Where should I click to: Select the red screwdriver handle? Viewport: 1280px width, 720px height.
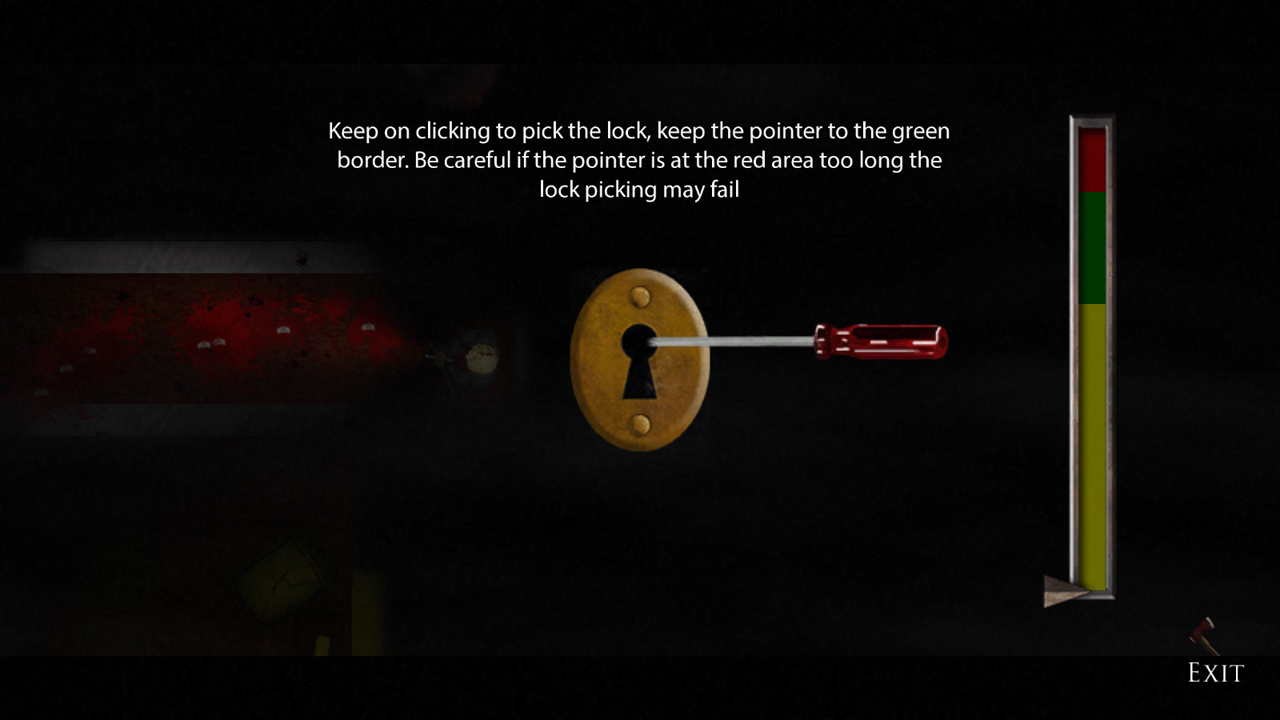point(880,340)
